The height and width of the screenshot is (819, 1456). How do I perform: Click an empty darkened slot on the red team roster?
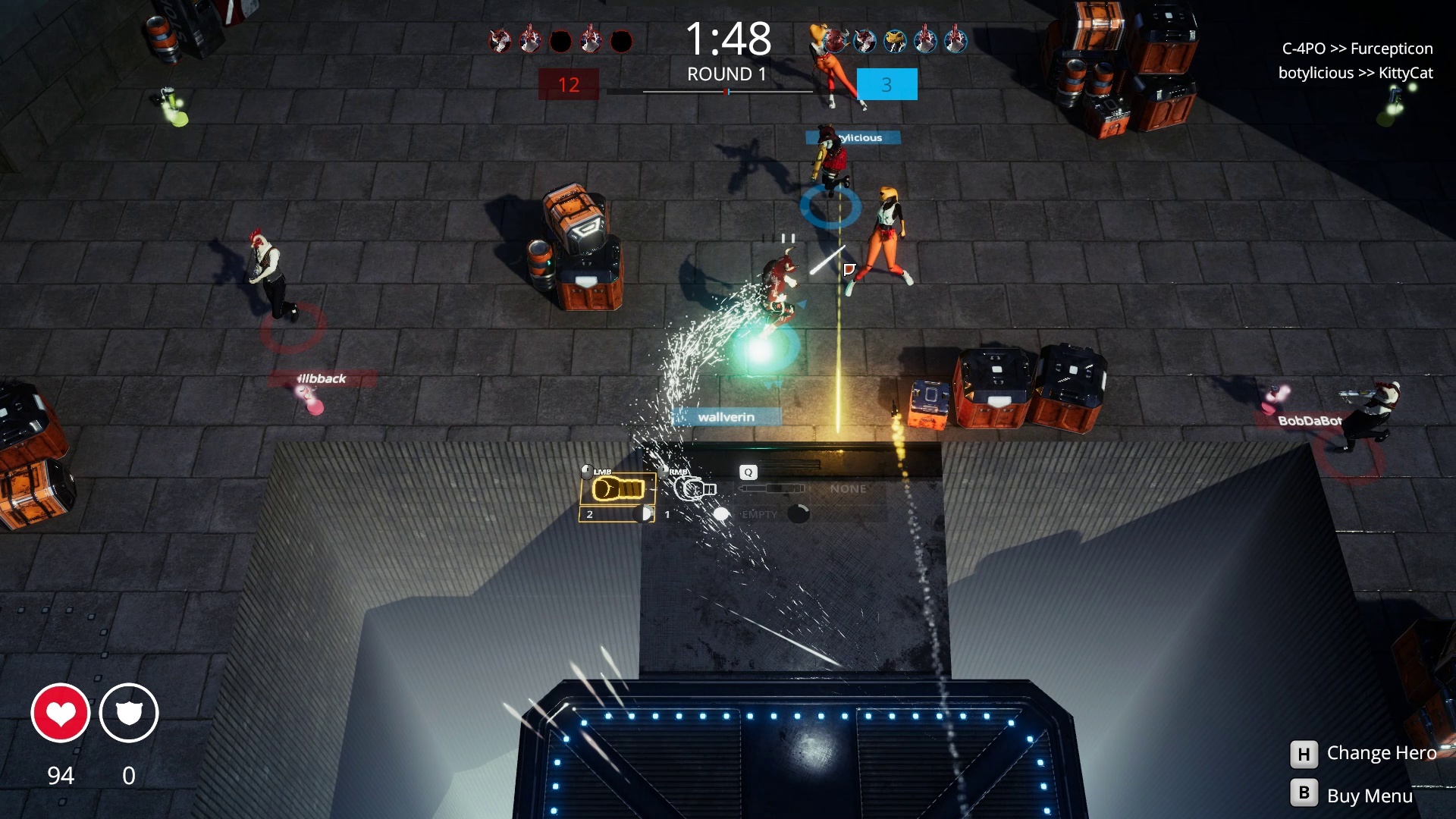coord(562,39)
